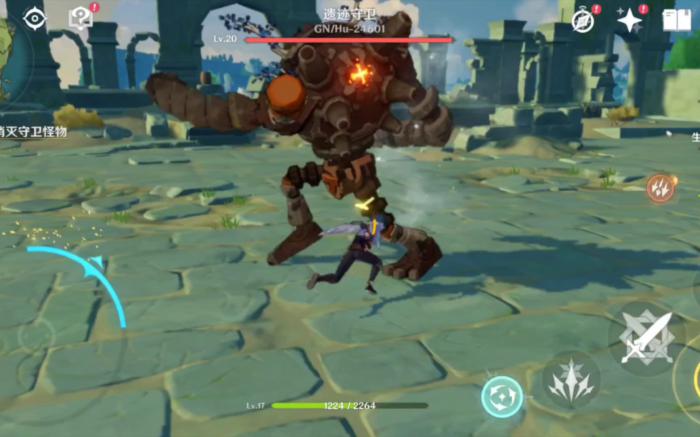Trigger the glowing teal swirl ability

(502, 396)
